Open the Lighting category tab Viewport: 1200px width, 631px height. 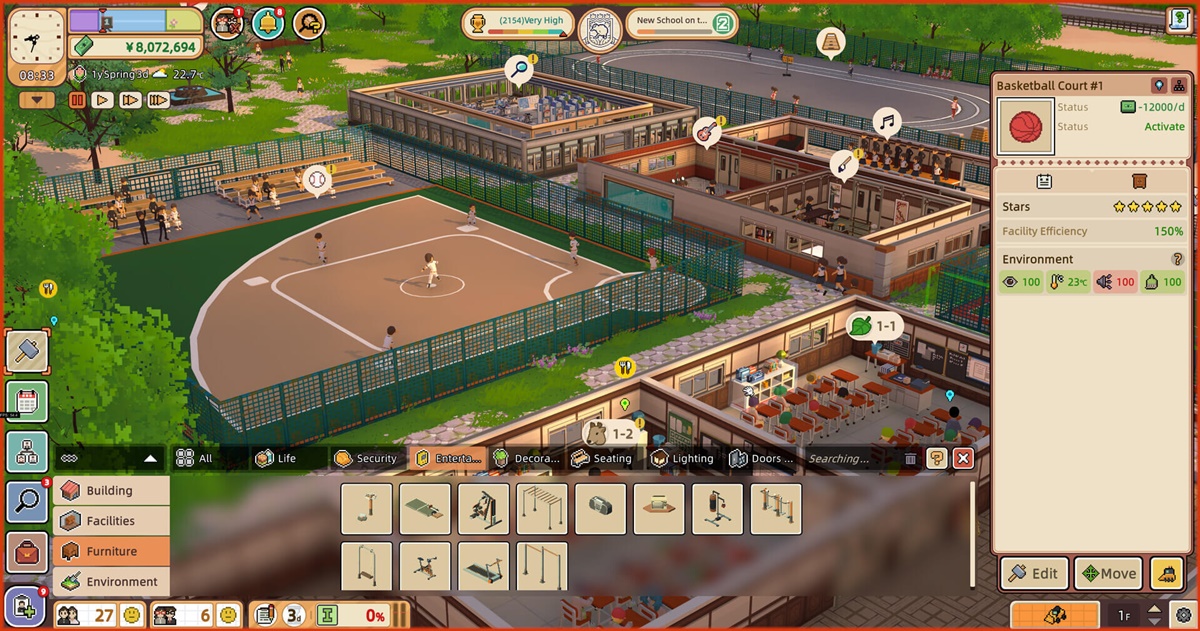click(x=683, y=458)
